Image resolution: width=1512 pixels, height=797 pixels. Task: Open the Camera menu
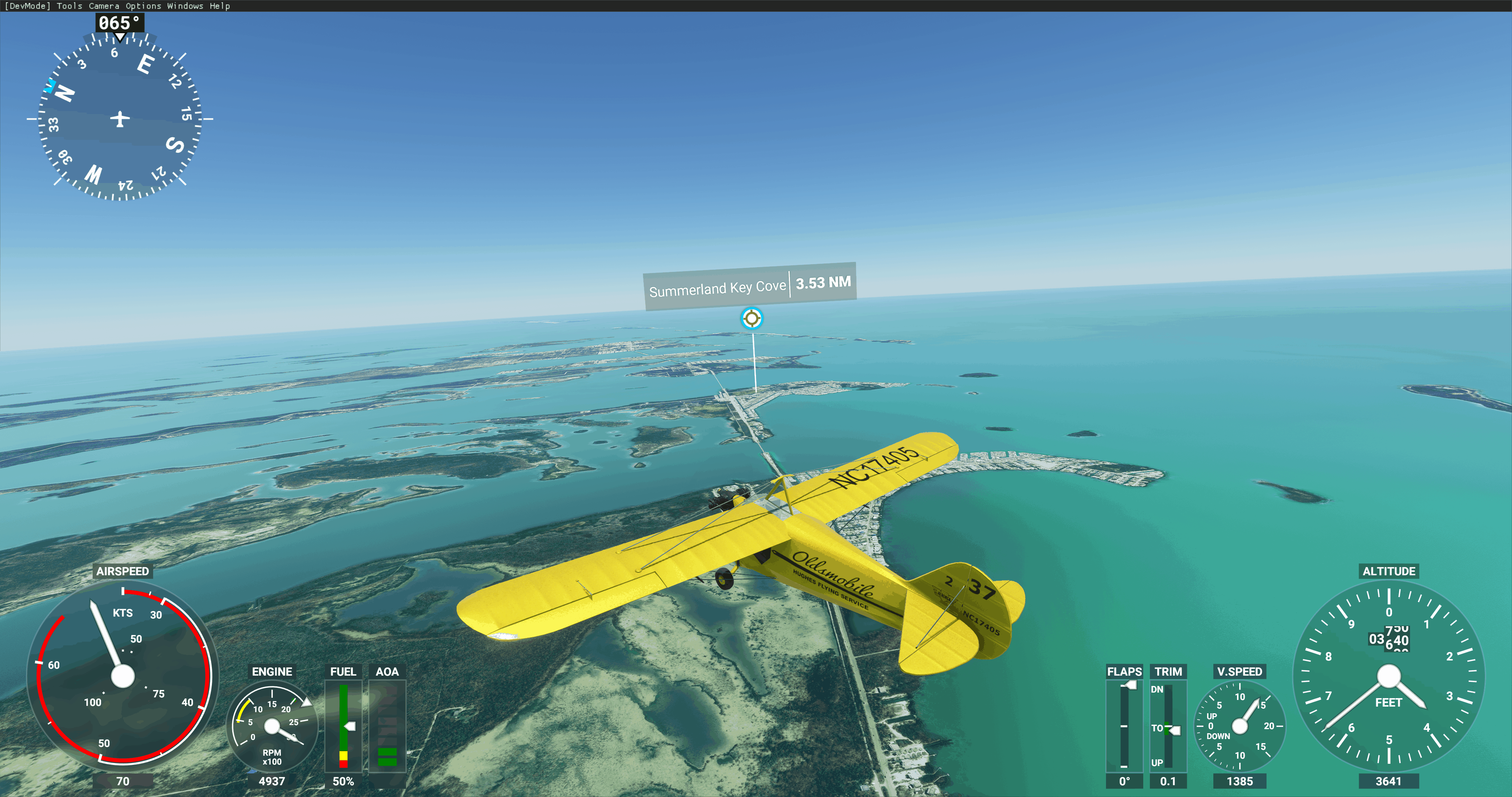pyautogui.click(x=104, y=6)
